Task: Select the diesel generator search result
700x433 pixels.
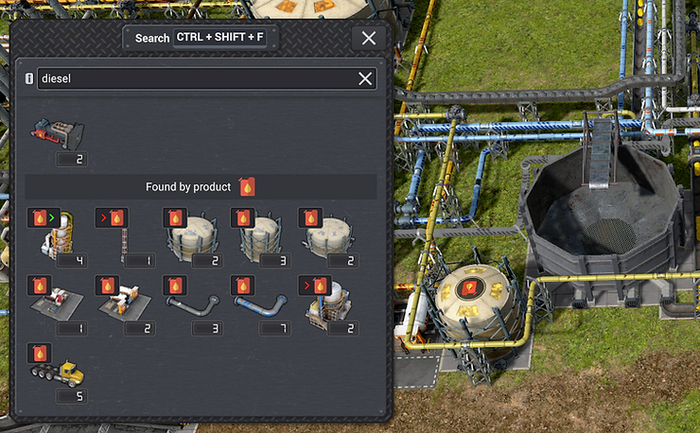Action: click(x=57, y=135)
